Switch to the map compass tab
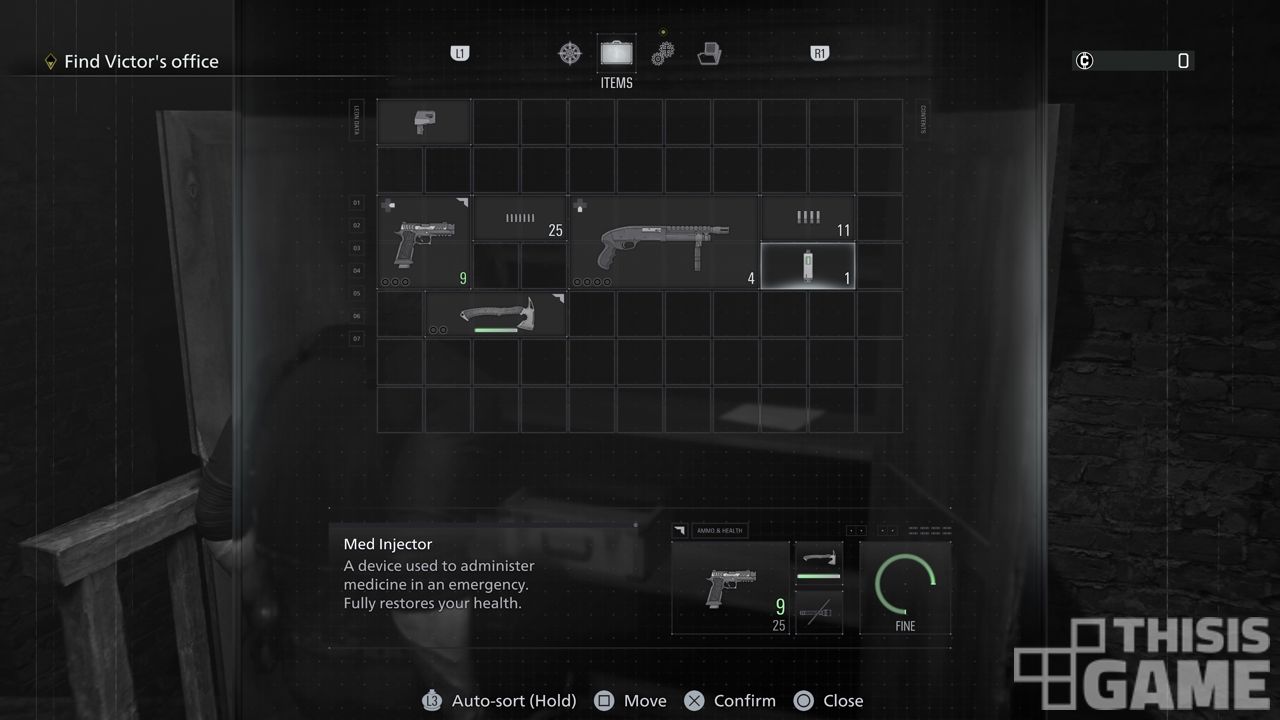This screenshot has height=720, width=1280. (x=570, y=53)
